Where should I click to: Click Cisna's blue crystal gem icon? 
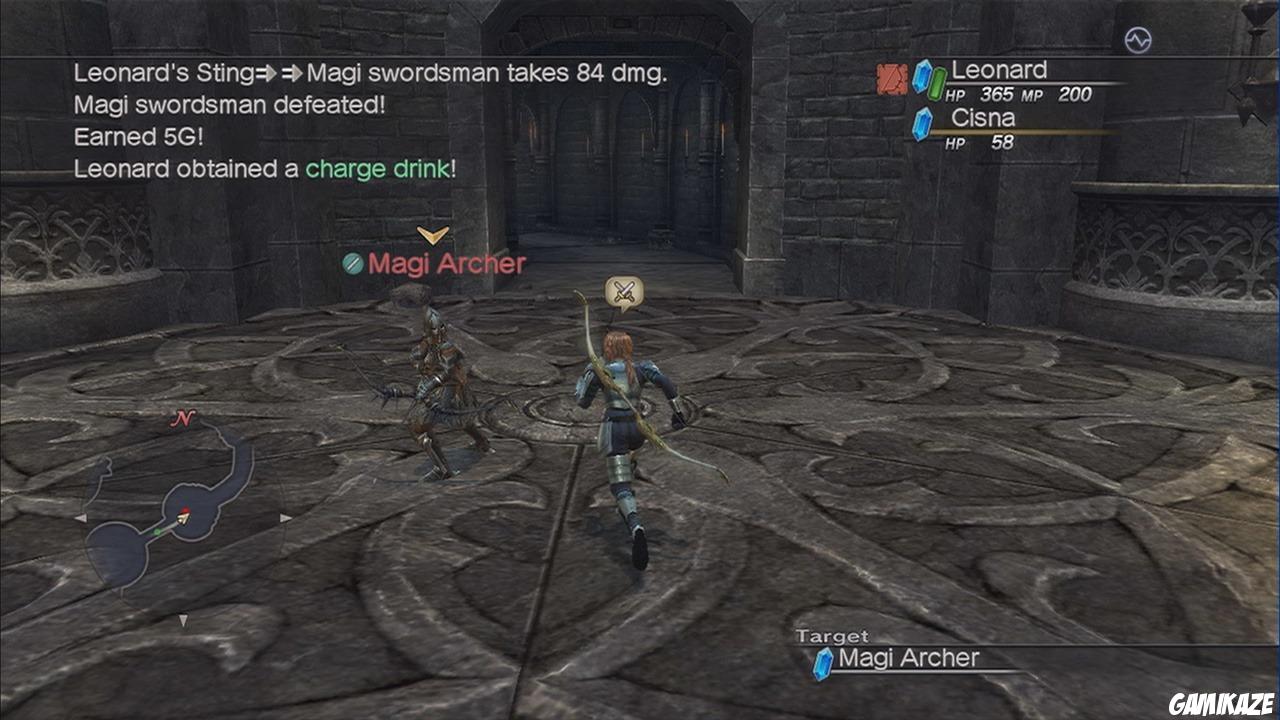[922, 124]
